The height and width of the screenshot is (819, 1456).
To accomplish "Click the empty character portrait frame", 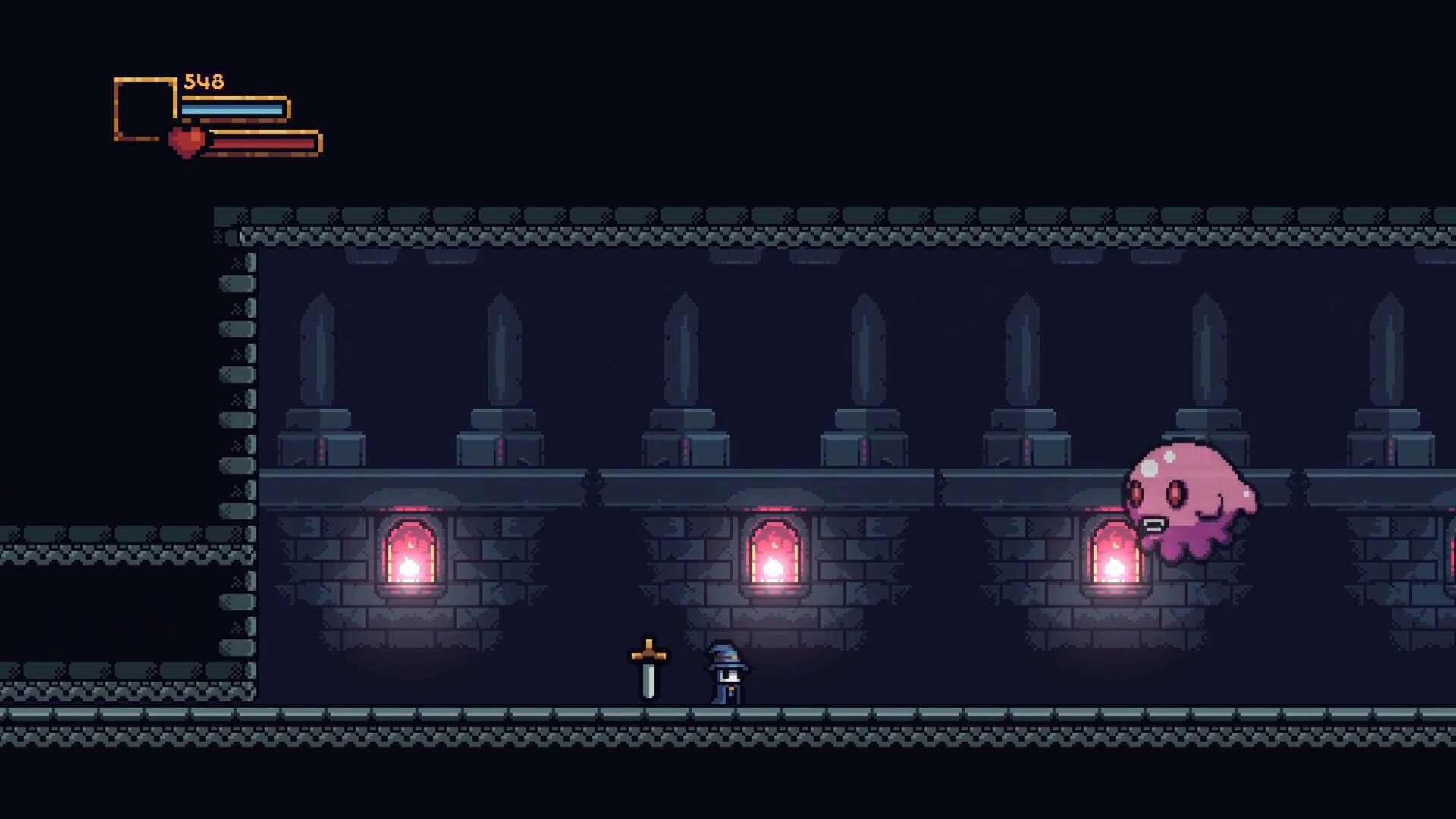I will (144, 110).
